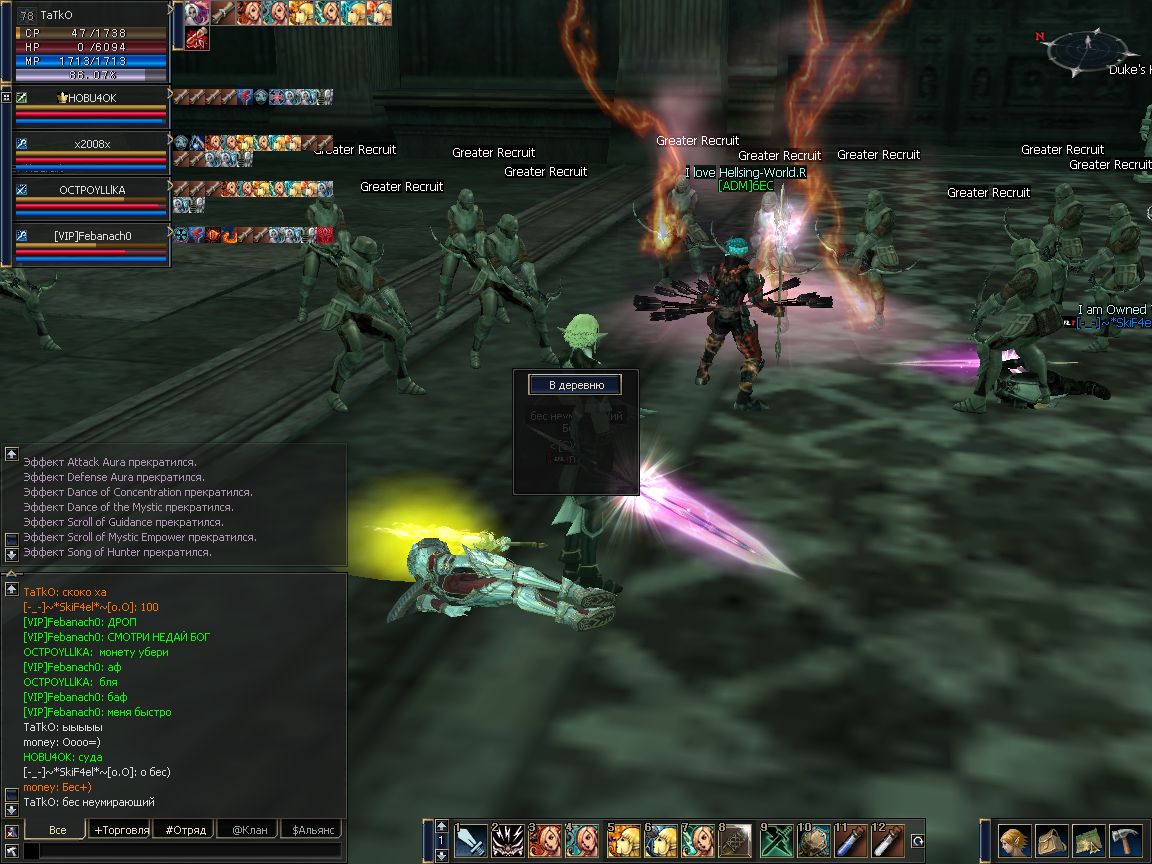Click the "В деревню" respawn button
The image size is (1152, 864).
click(x=574, y=385)
